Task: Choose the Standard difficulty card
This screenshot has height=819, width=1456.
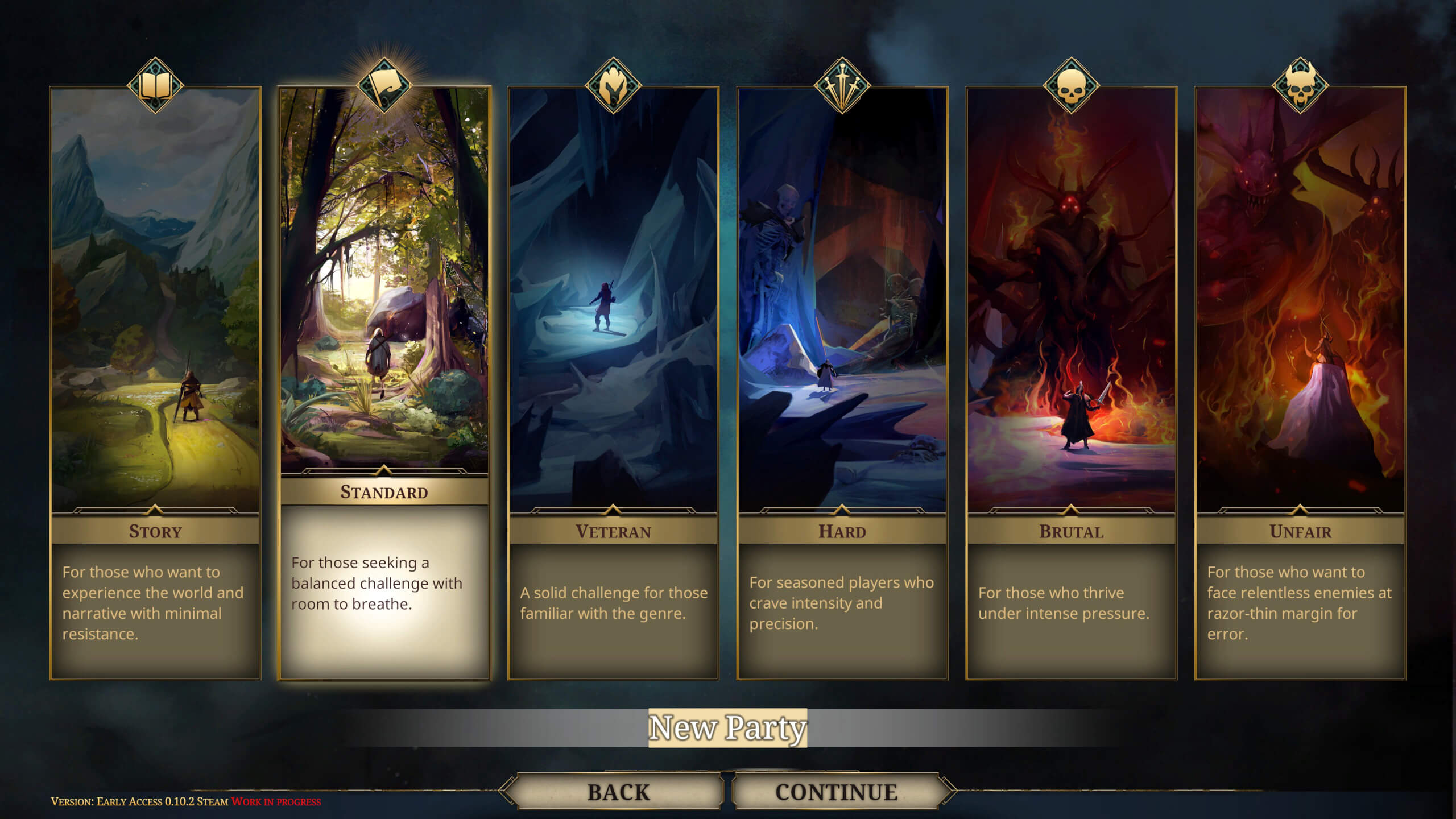Action: pyautogui.click(x=384, y=381)
